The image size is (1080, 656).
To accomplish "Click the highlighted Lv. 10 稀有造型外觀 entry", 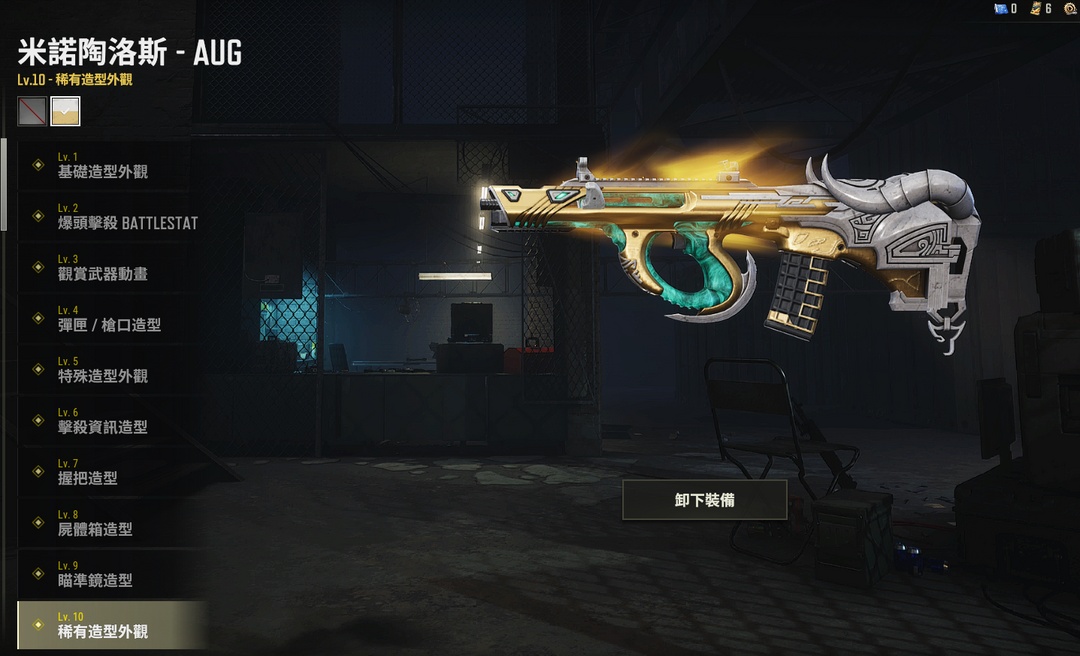I will (x=105, y=625).
